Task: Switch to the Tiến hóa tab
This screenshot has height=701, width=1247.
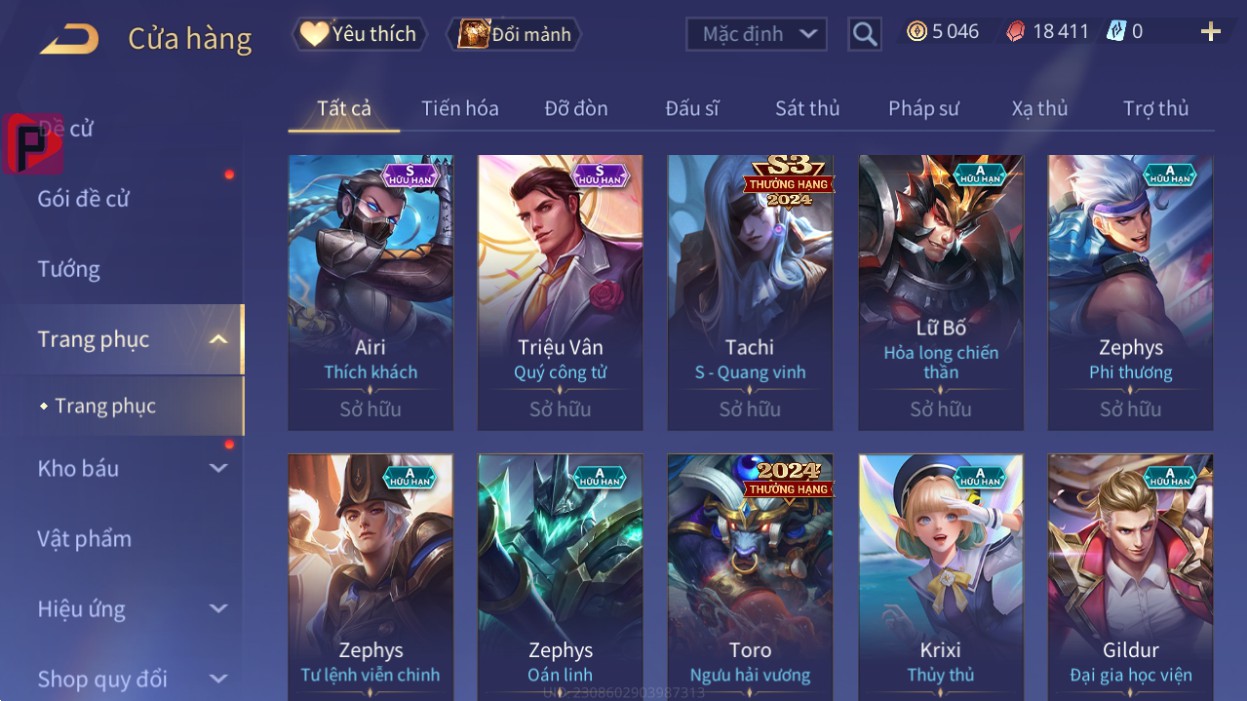Action: point(460,108)
